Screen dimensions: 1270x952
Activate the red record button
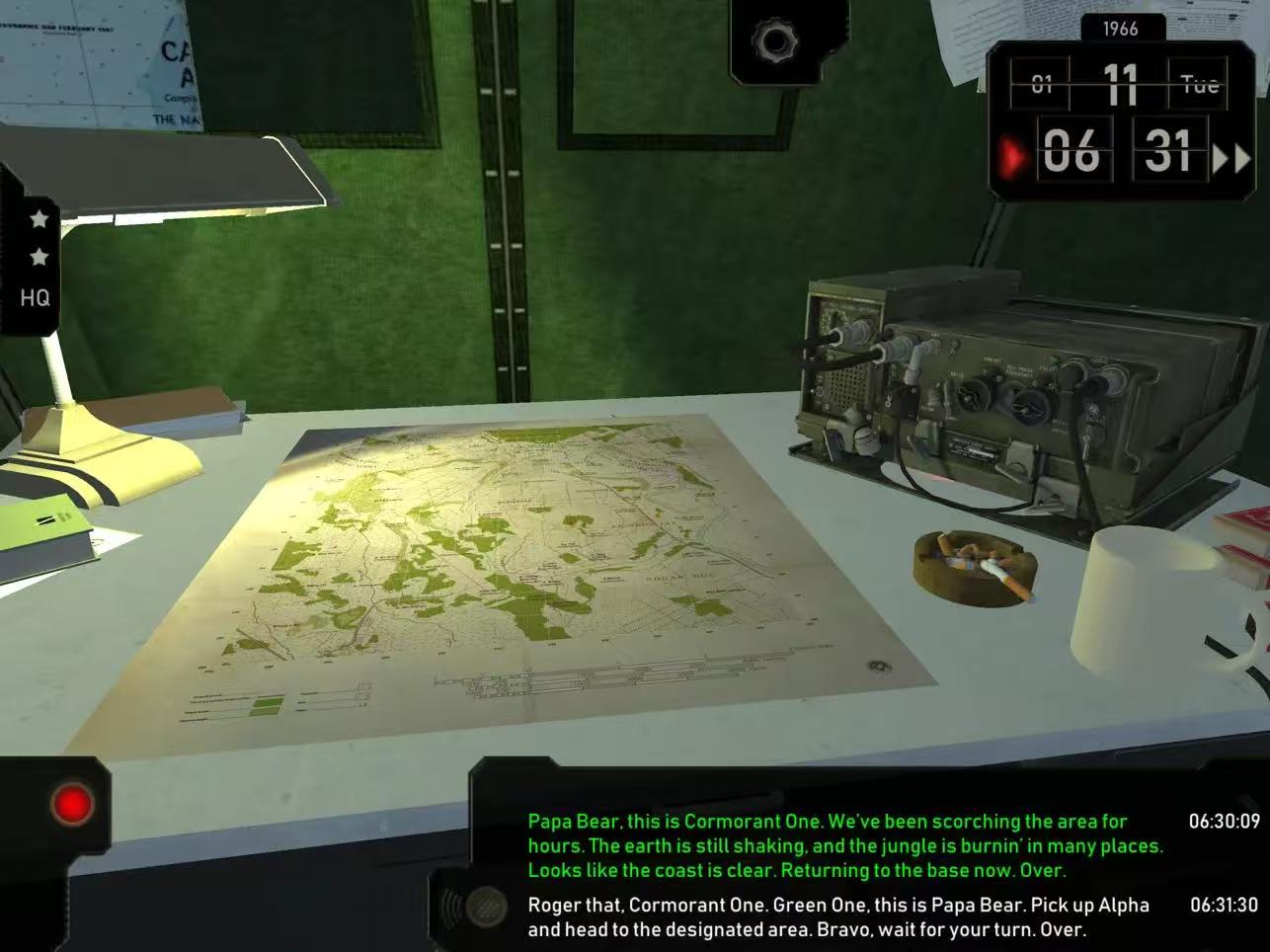click(72, 803)
